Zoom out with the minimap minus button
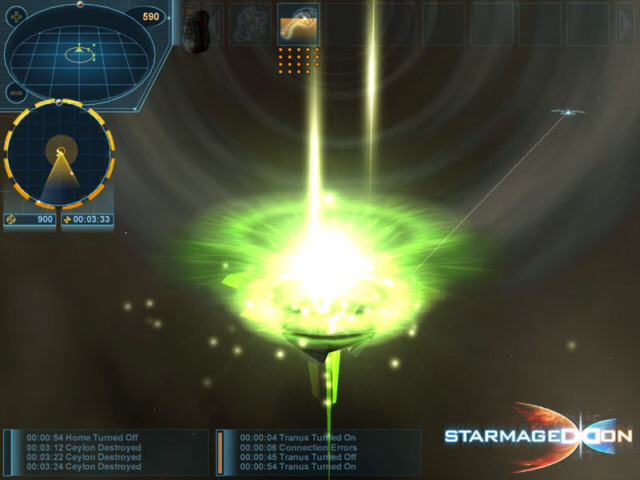Viewport: 640px width, 480px height. pyautogui.click(x=16, y=92)
